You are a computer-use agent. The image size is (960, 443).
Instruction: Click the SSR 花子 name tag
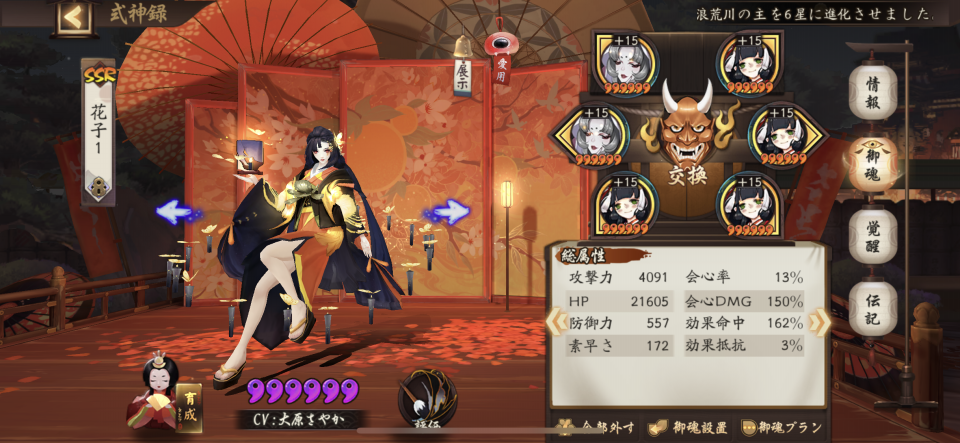point(98,130)
